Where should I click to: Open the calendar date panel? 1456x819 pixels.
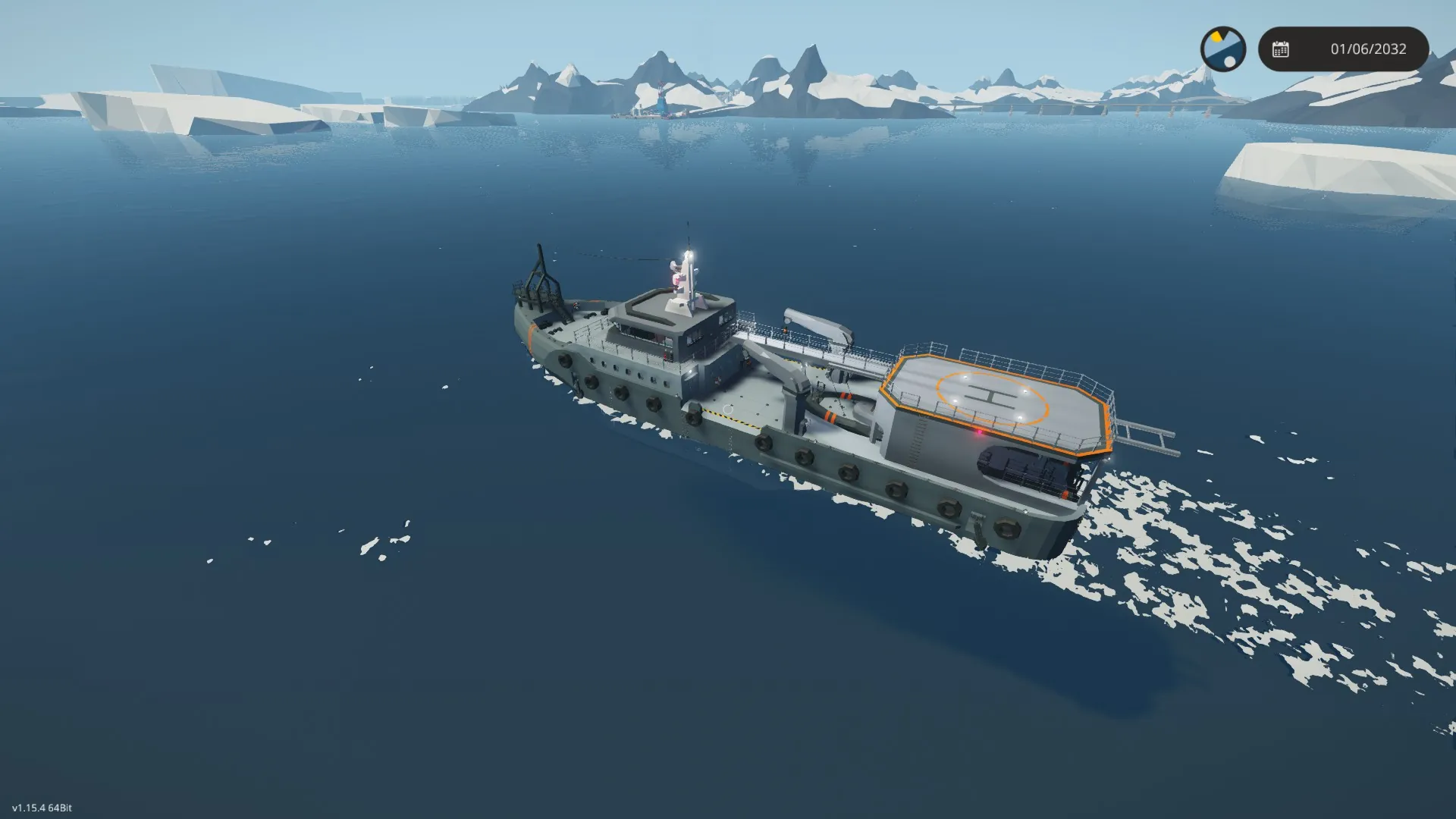click(x=1343, y=49)
